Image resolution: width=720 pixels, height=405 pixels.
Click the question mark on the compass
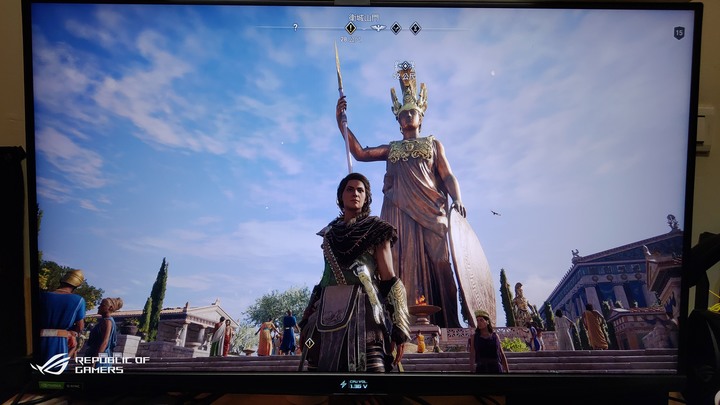[294, 27]
